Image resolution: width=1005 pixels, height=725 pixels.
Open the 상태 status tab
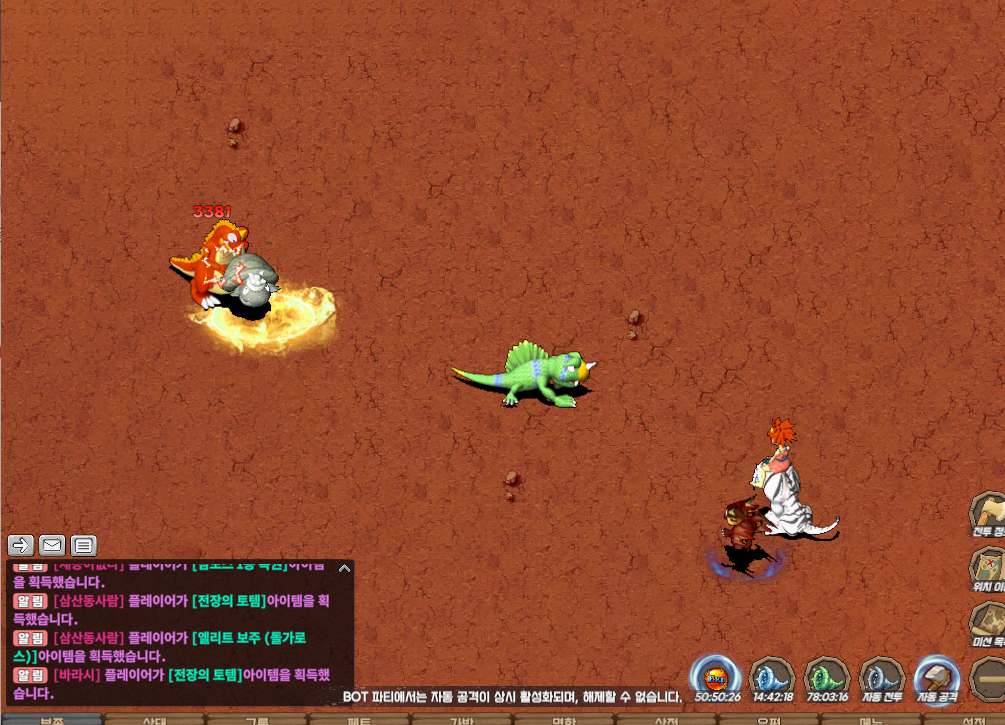point(155,719)
